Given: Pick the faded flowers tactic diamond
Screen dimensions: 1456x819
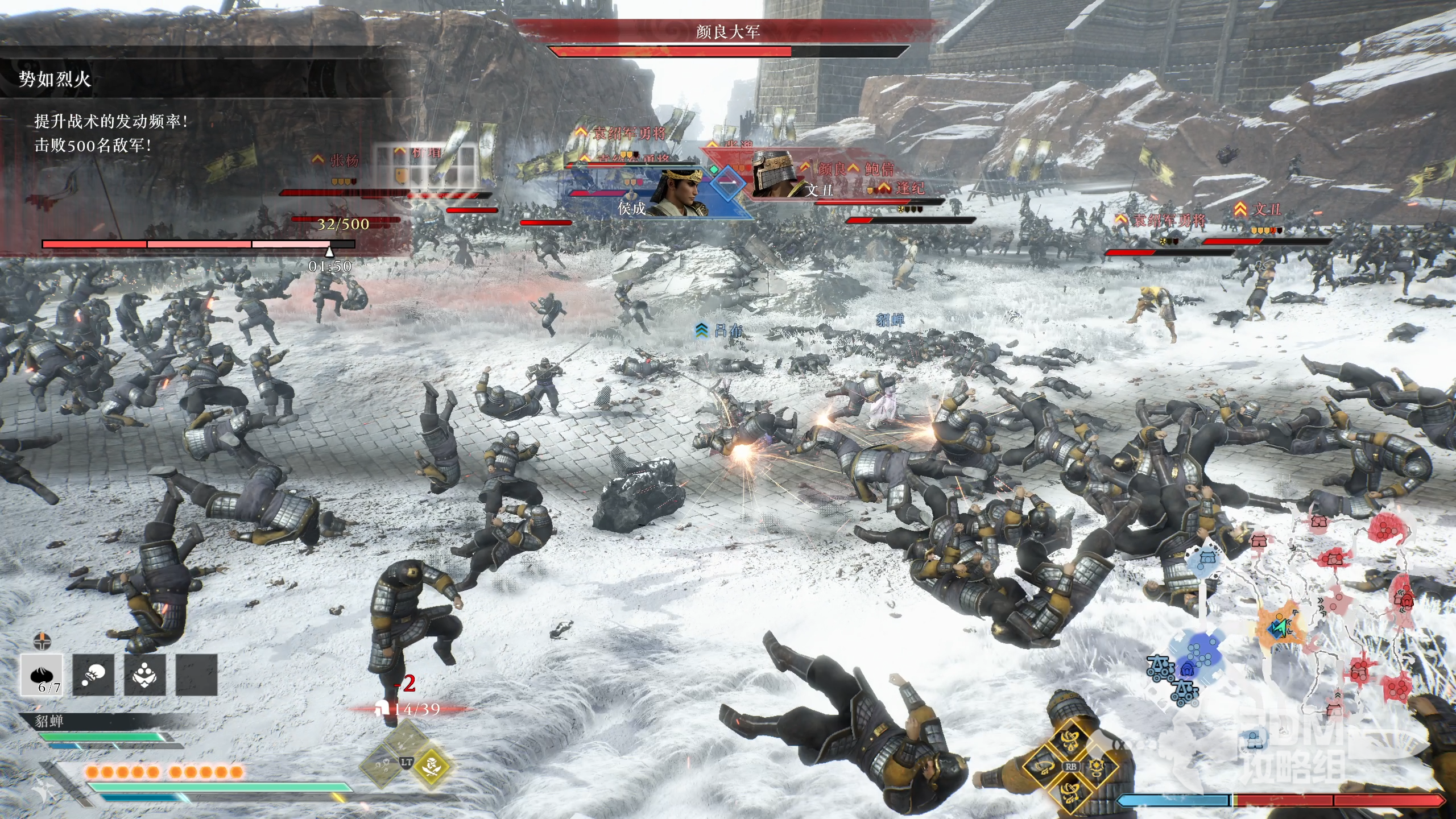Looking at the screenshot, I should pos(381,765).
